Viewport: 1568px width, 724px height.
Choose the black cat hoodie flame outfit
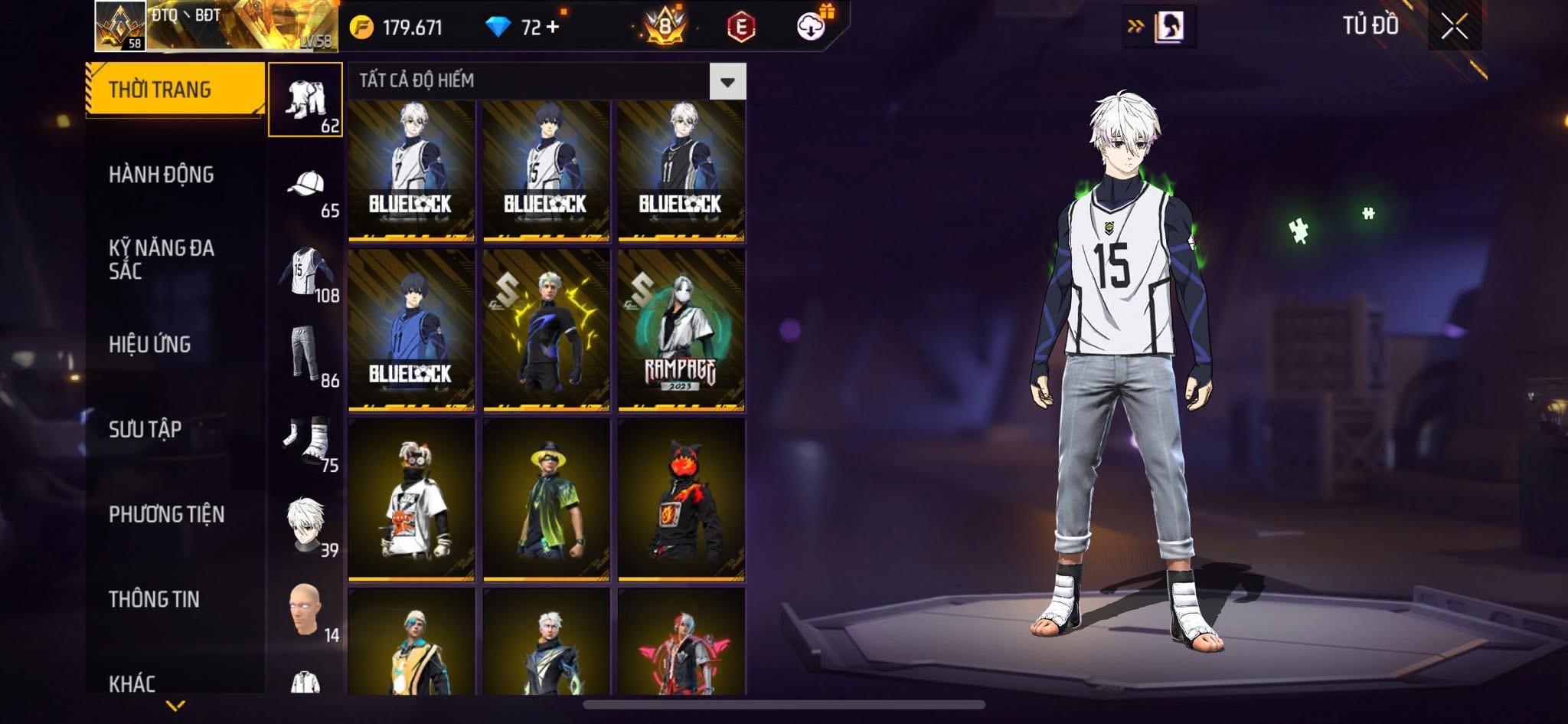[681, 499]
